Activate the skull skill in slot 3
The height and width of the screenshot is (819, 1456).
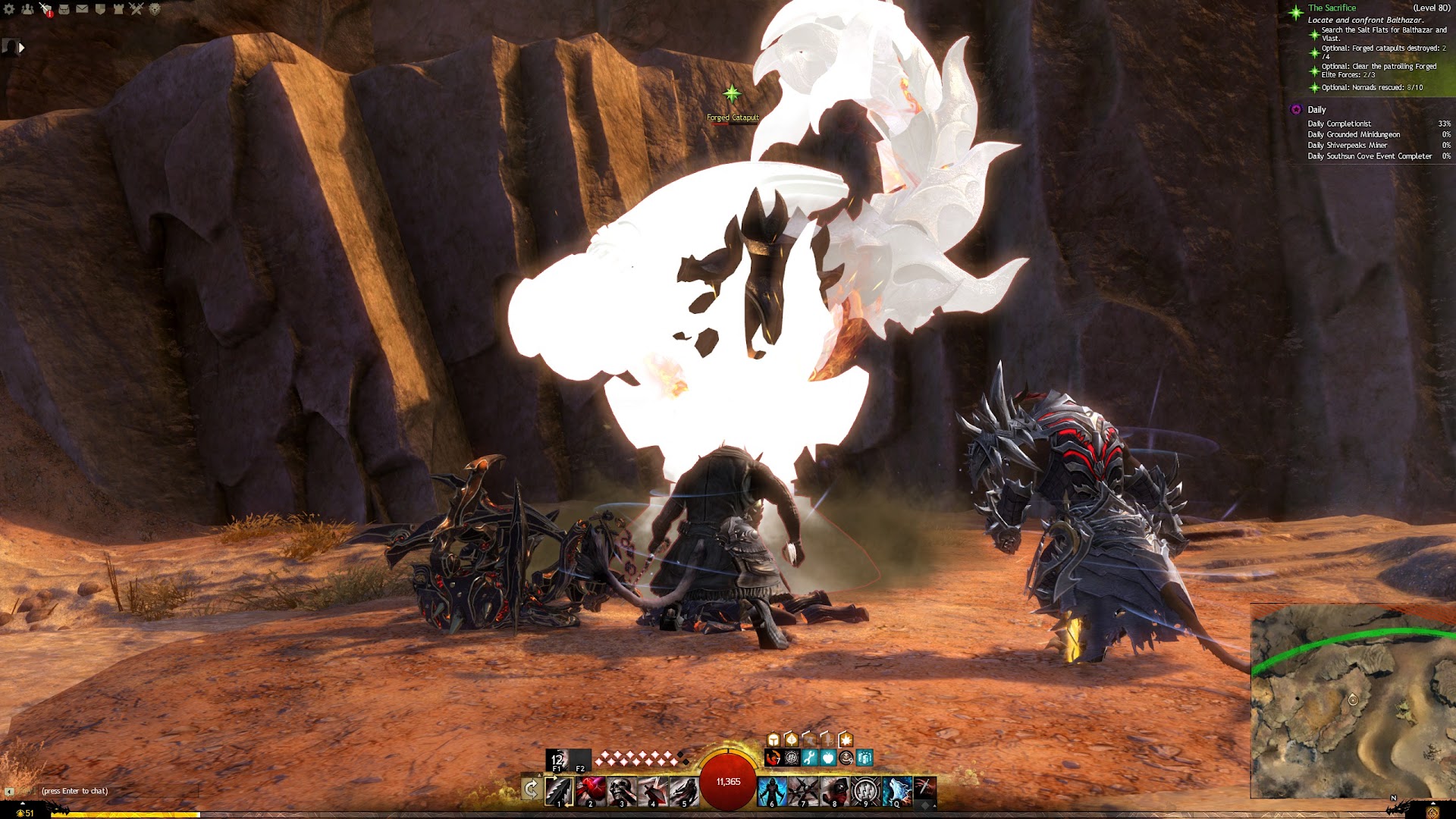[x=621, y=791]
